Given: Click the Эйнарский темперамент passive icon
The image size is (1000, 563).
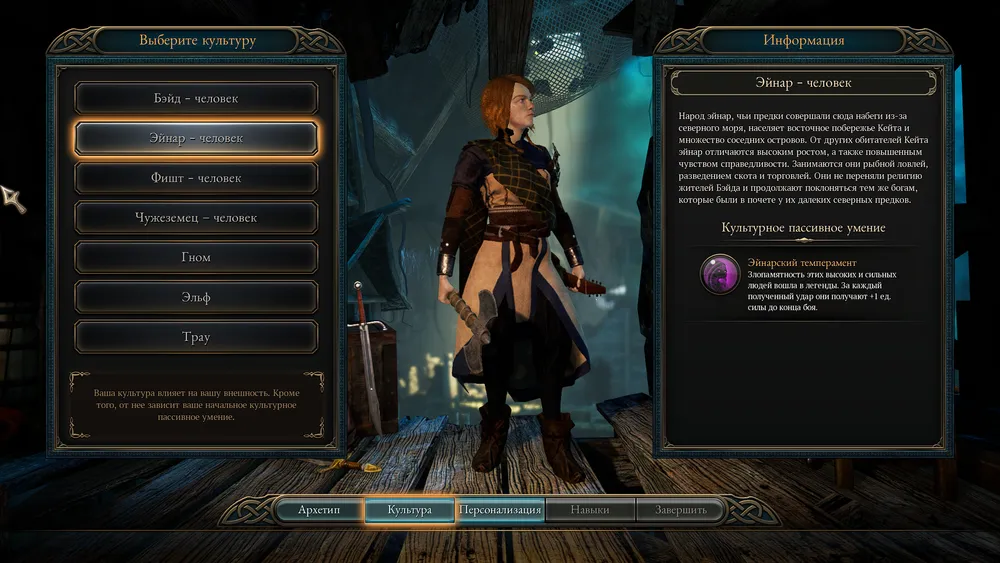Looking at the screenshot, I should tap(720, 277).
